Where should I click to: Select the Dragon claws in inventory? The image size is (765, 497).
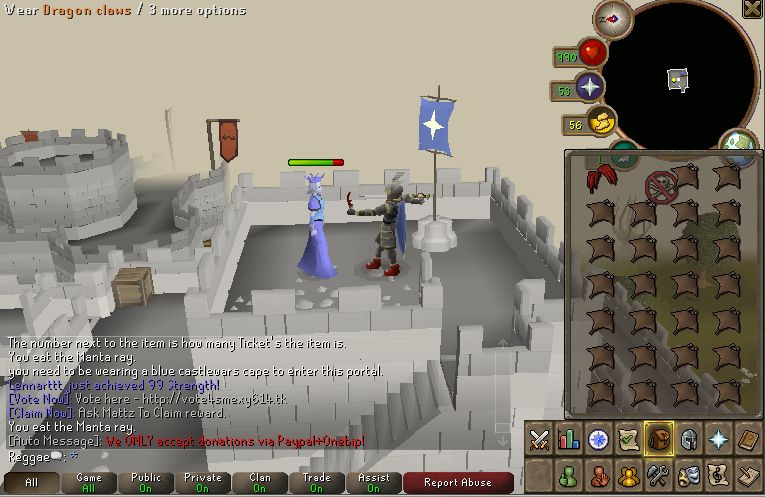coord(601,180)
